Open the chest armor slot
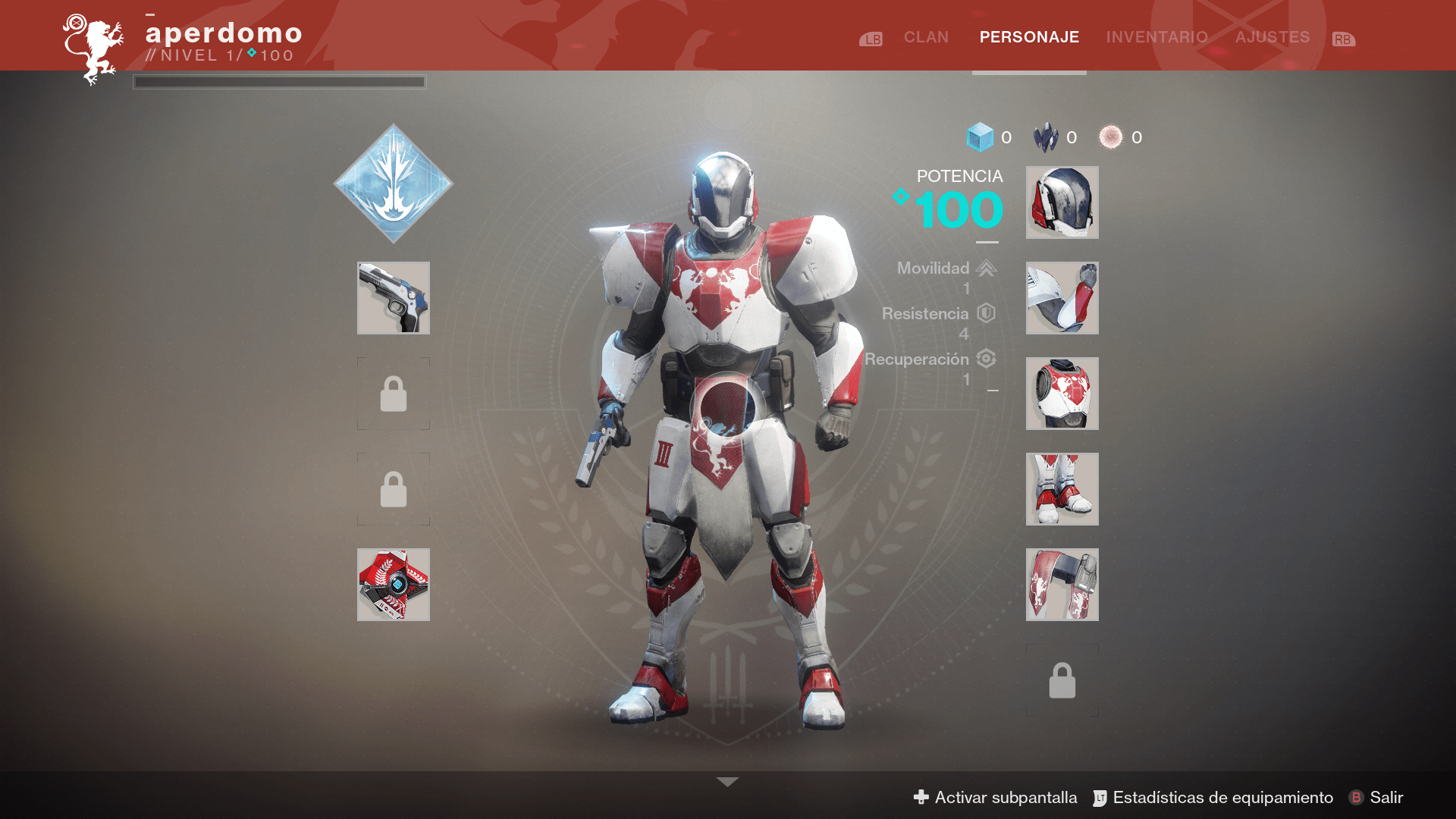The width and height of the screenshot is (1456, 819). pyautogui.click(x=1062, y=394)
